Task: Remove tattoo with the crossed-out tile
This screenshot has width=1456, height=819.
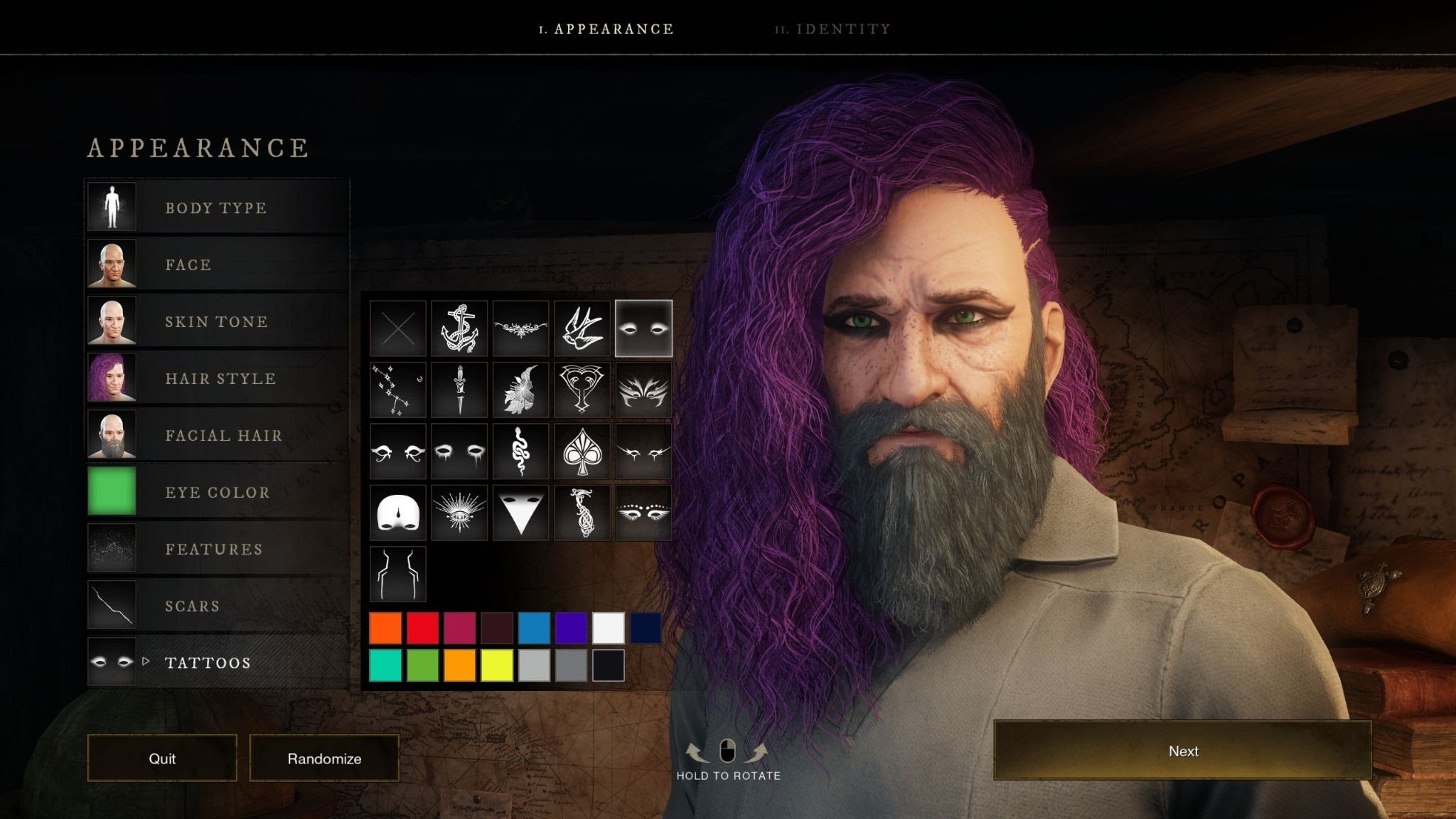Action: click(x=398, y=328)
